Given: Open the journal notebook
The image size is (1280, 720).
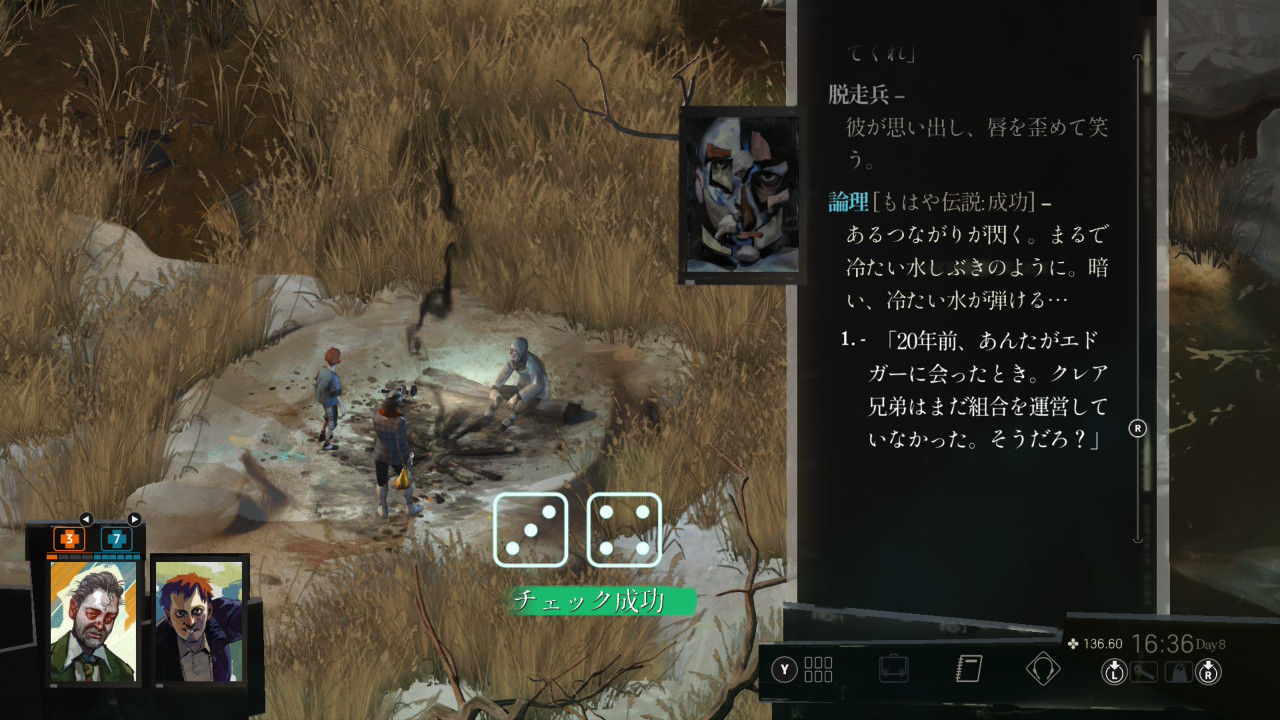Looking at the screenshot, I should pos(969,668).
